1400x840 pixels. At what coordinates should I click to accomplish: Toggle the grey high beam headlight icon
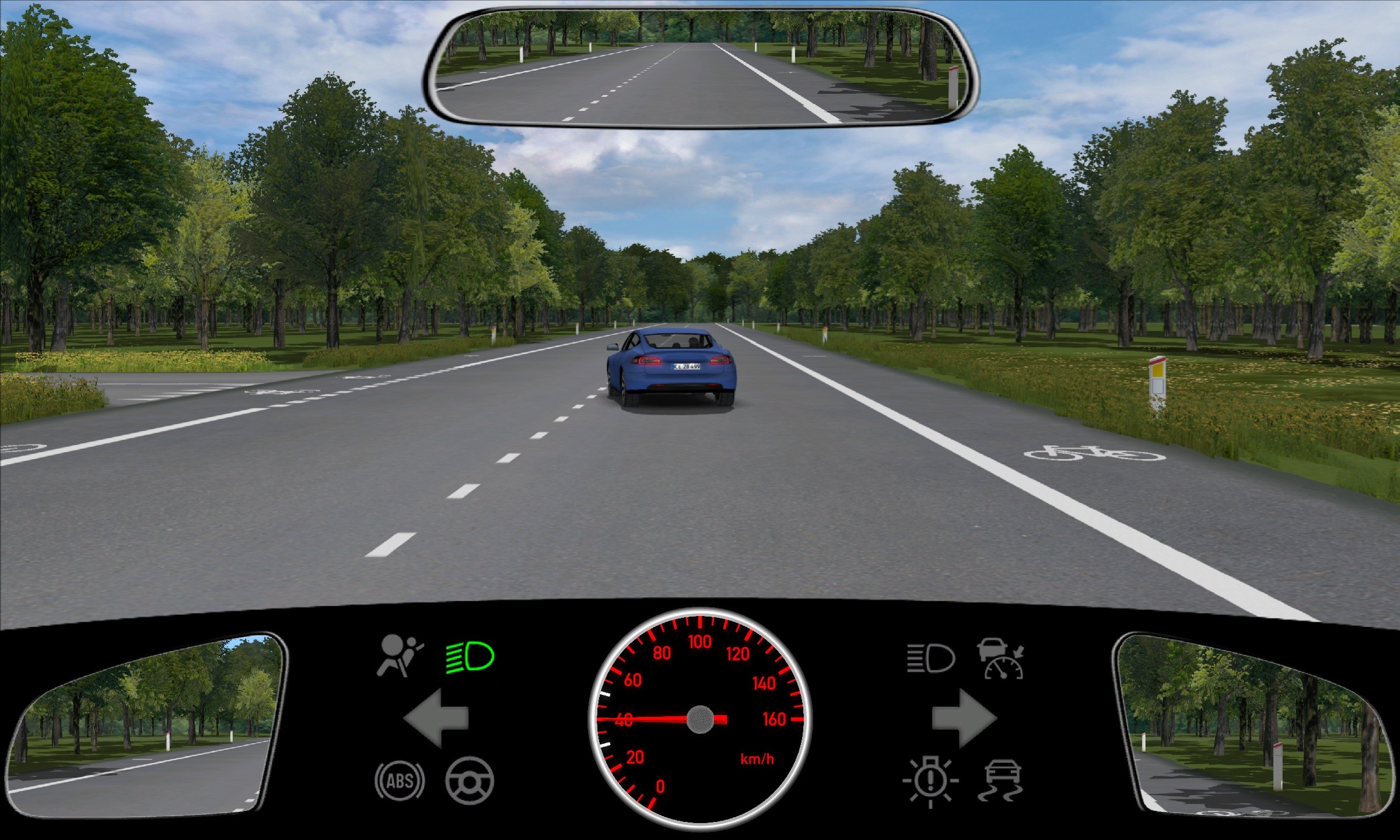pyautogui.click(x=930, y=659)
